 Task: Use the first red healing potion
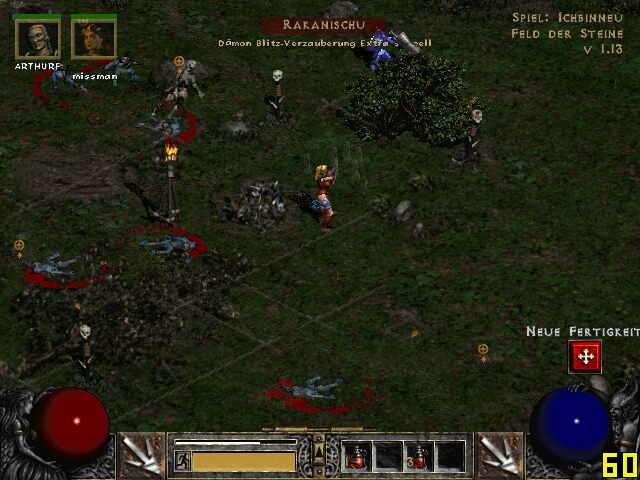click(x=357, y=457)
